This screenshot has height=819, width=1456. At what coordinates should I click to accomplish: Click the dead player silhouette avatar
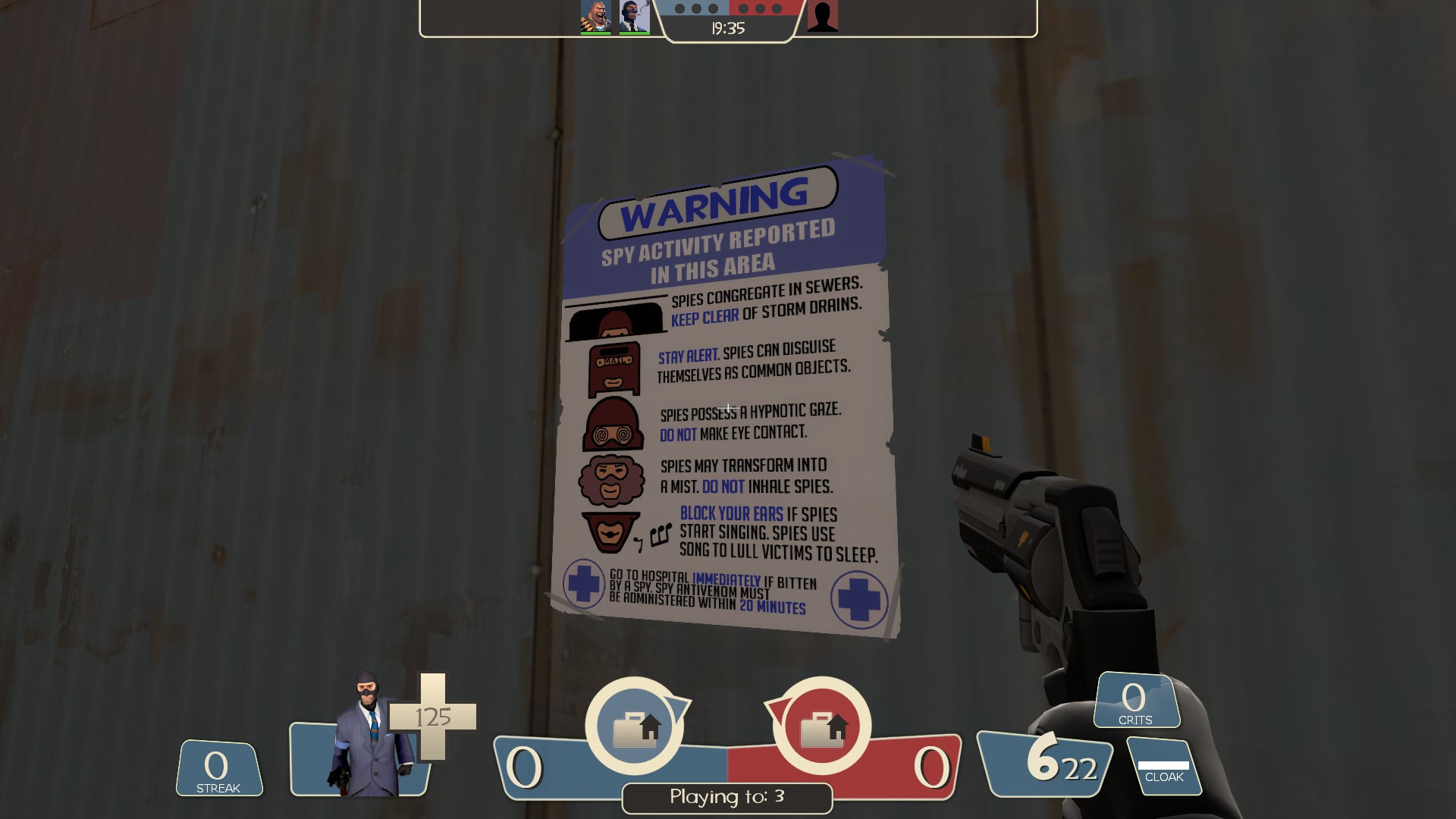(821, 15)
